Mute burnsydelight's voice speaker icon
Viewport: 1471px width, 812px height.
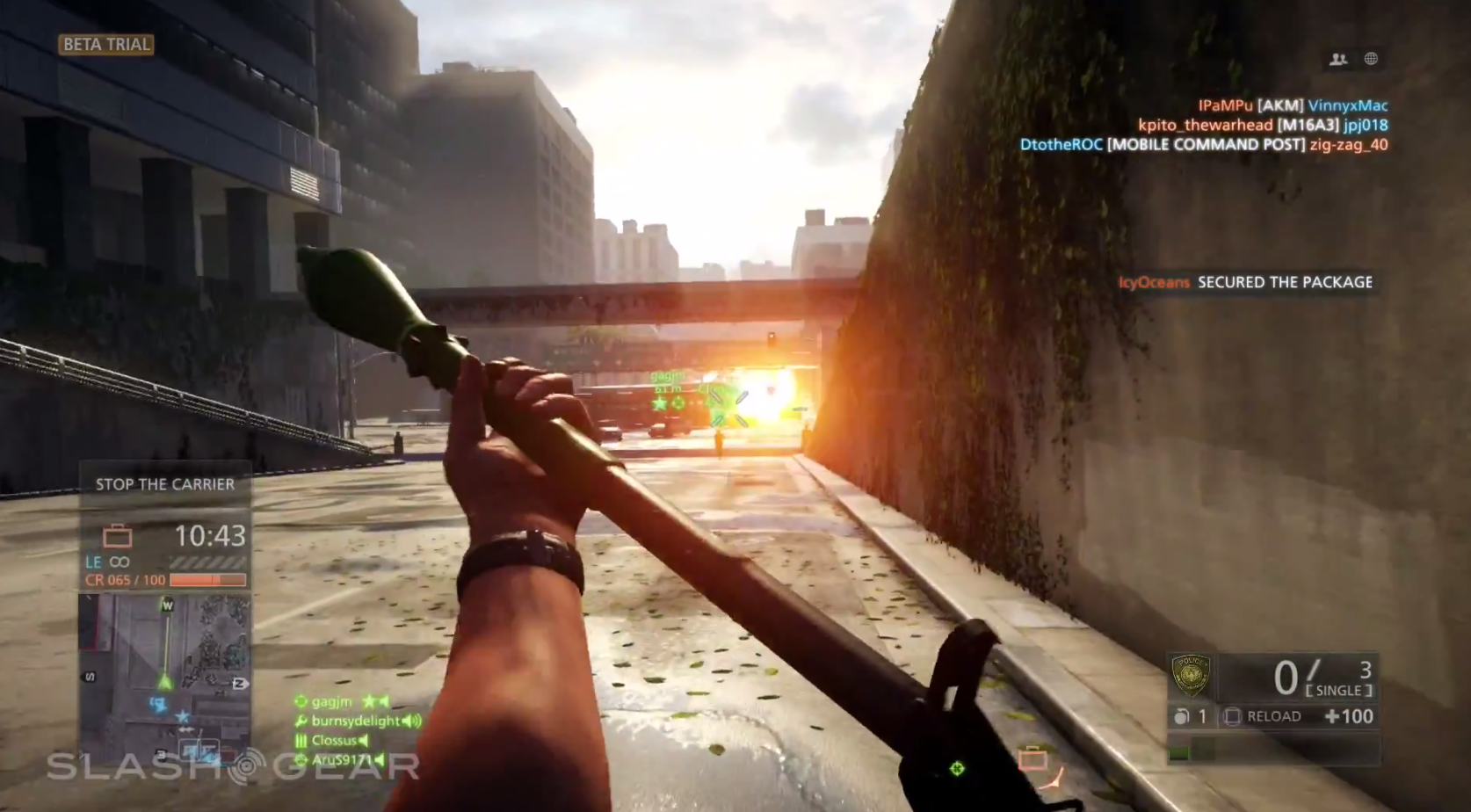click(x=409, y=721)
